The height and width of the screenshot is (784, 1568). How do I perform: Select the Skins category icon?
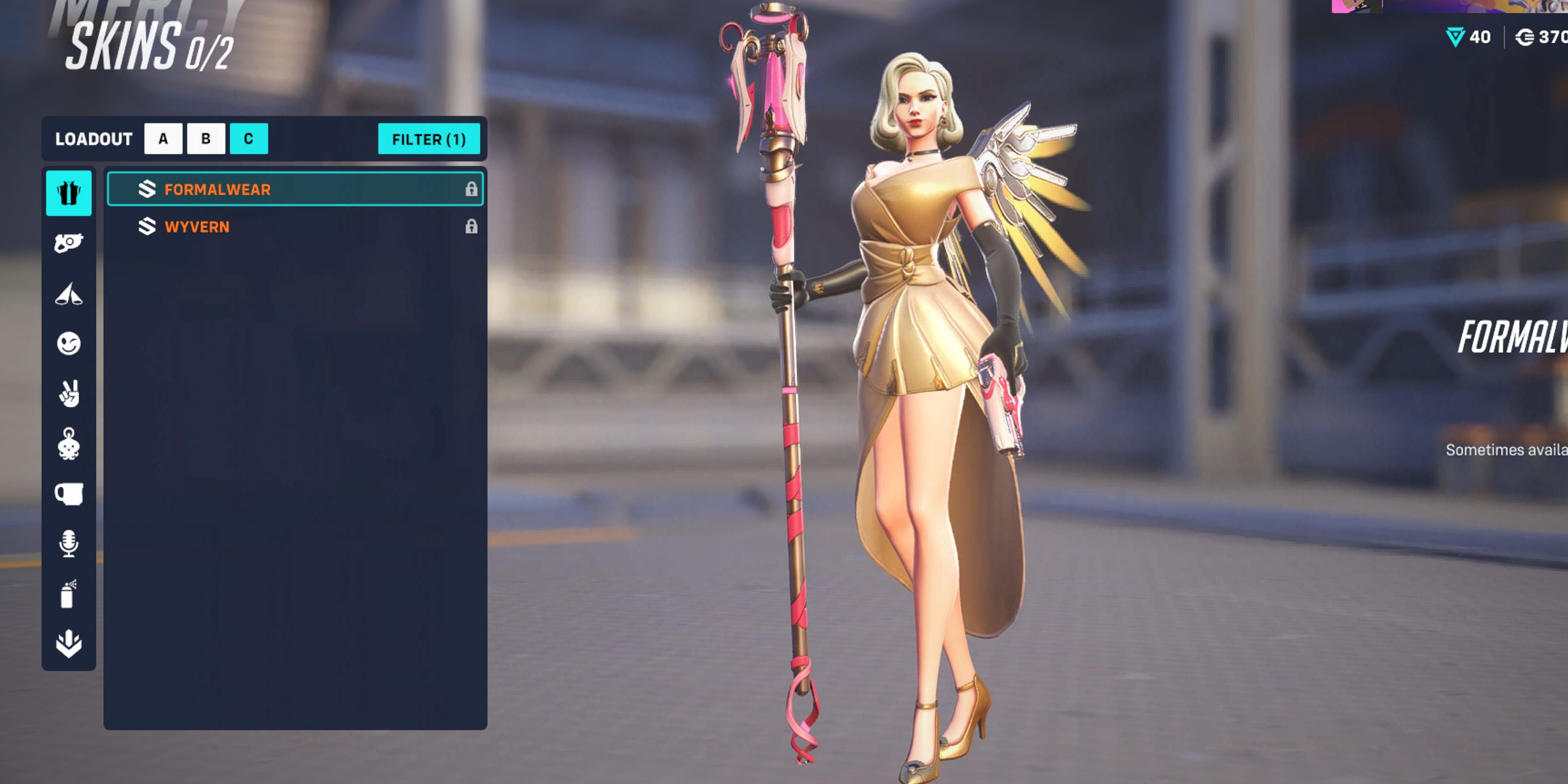(x=69, y=194)
